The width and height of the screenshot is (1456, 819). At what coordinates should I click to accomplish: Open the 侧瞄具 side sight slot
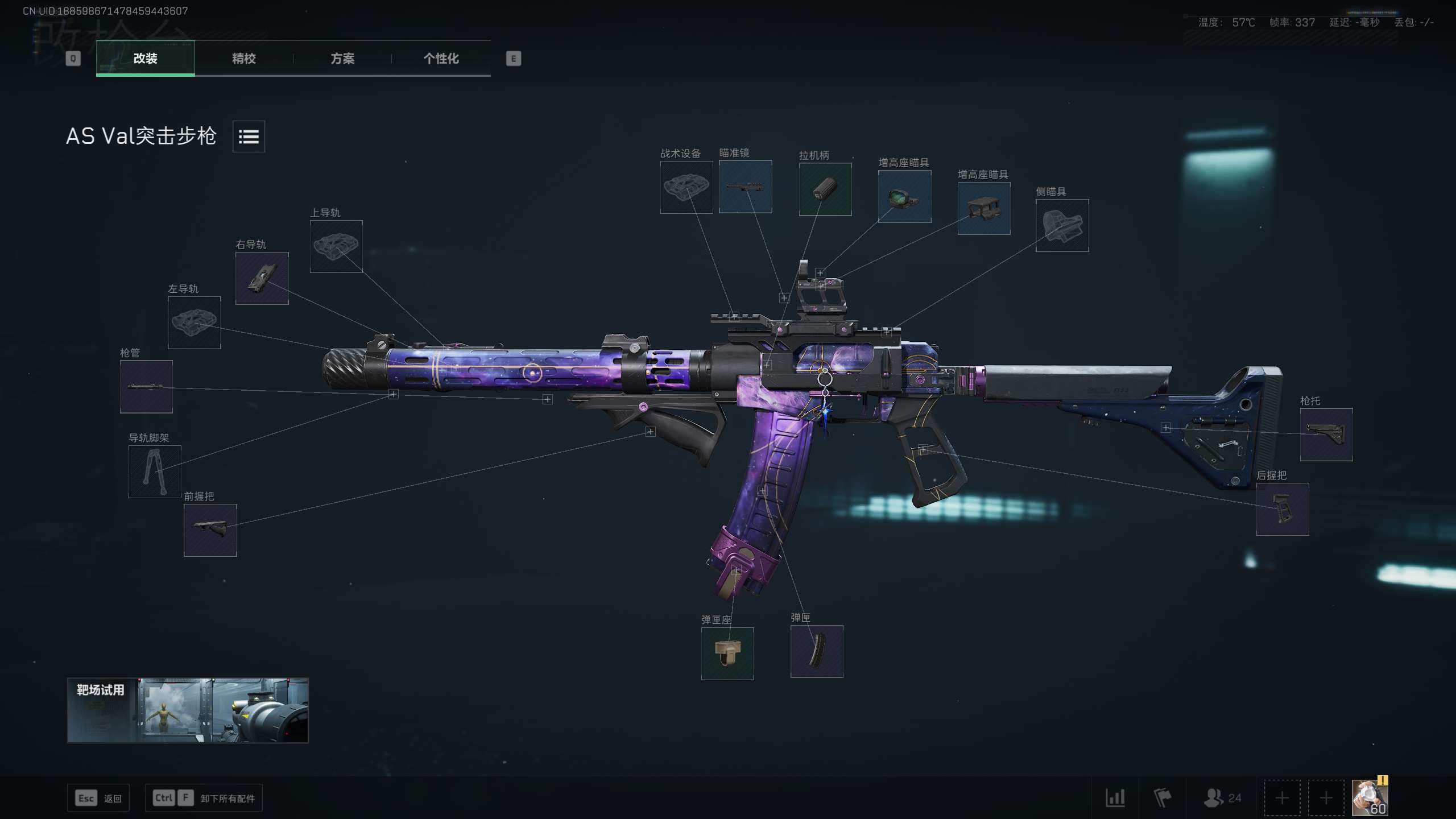(x=1062, y=225)
